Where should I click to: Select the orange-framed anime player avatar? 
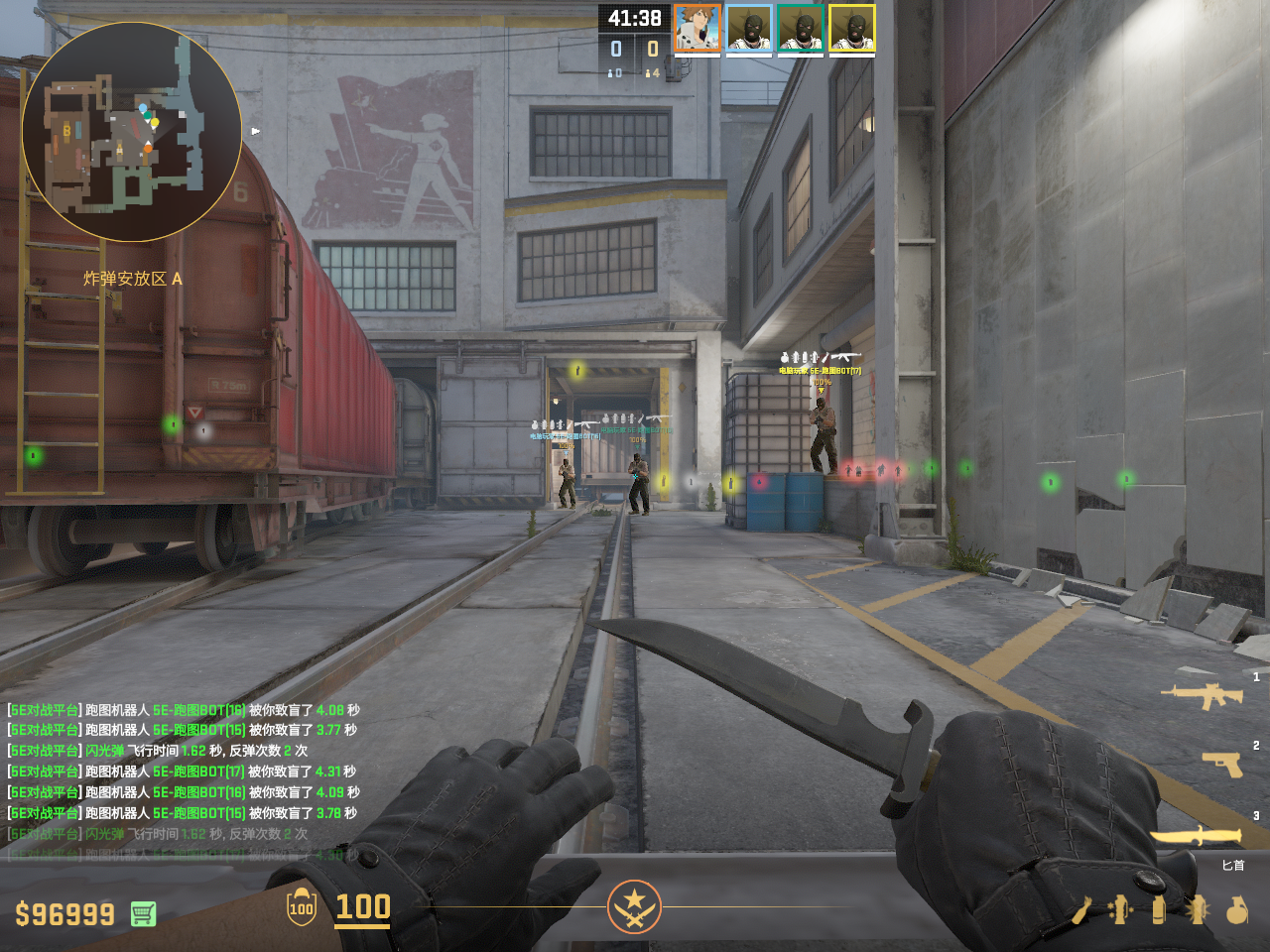click(x=698, y=28)
